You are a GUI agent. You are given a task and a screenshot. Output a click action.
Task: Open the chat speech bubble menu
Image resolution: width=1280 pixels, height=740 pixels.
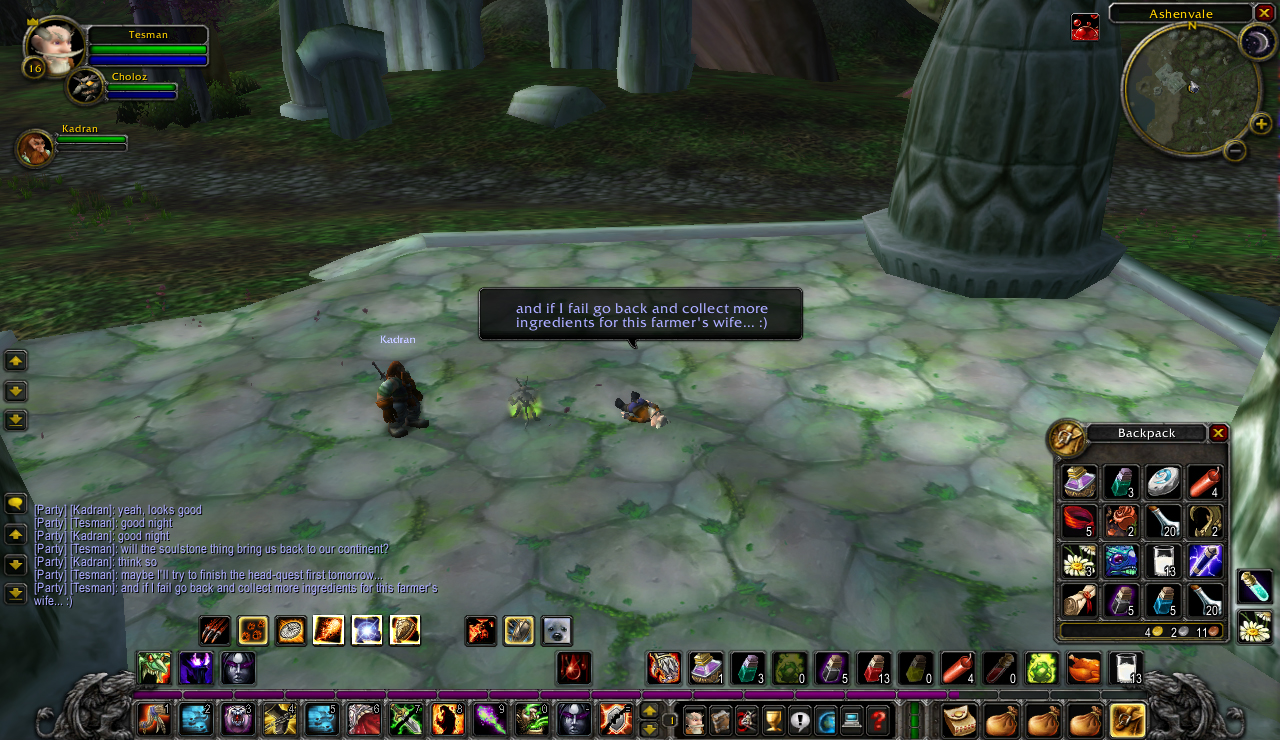pos(15,504)
